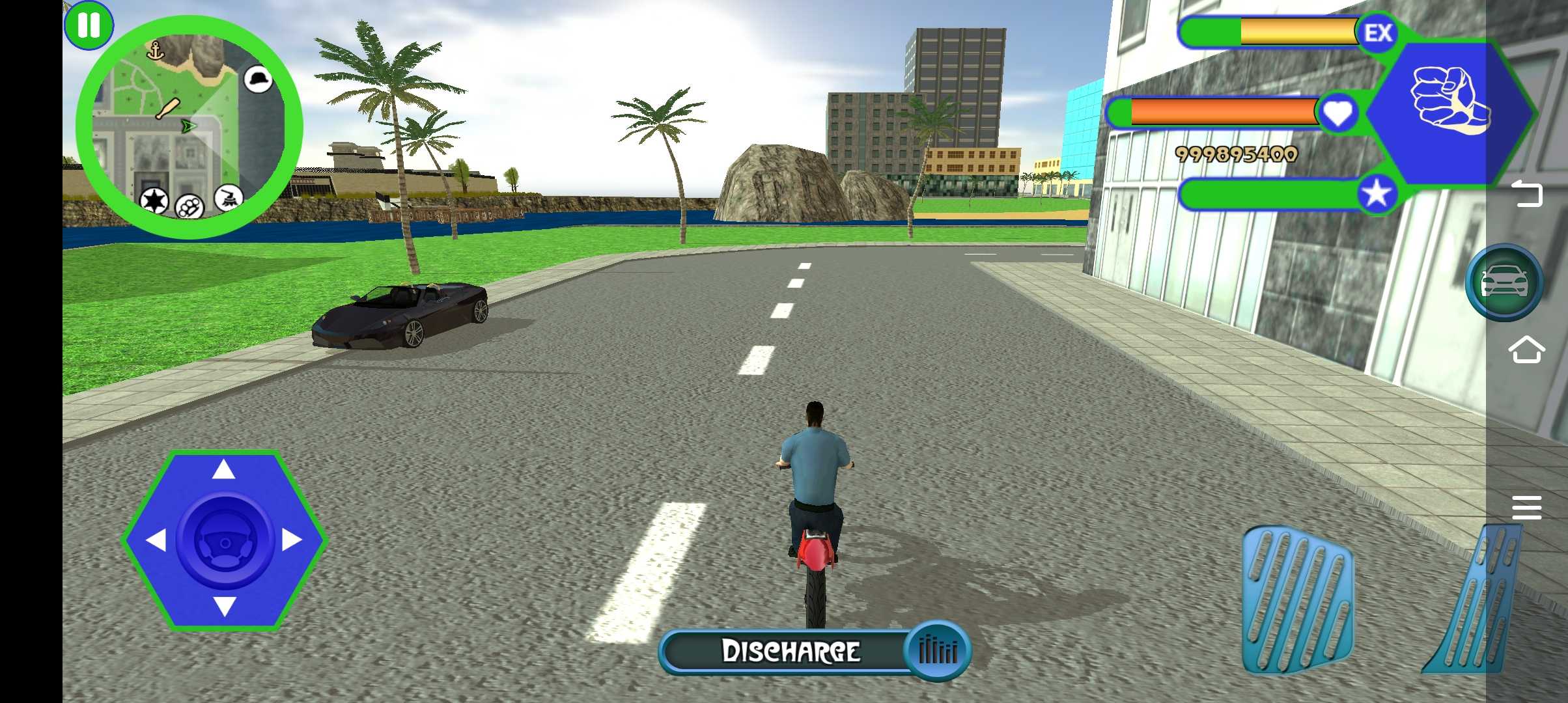The image size is (1568, 703).
Task: Hit the brake pedal
Action: pos(1298,600)
